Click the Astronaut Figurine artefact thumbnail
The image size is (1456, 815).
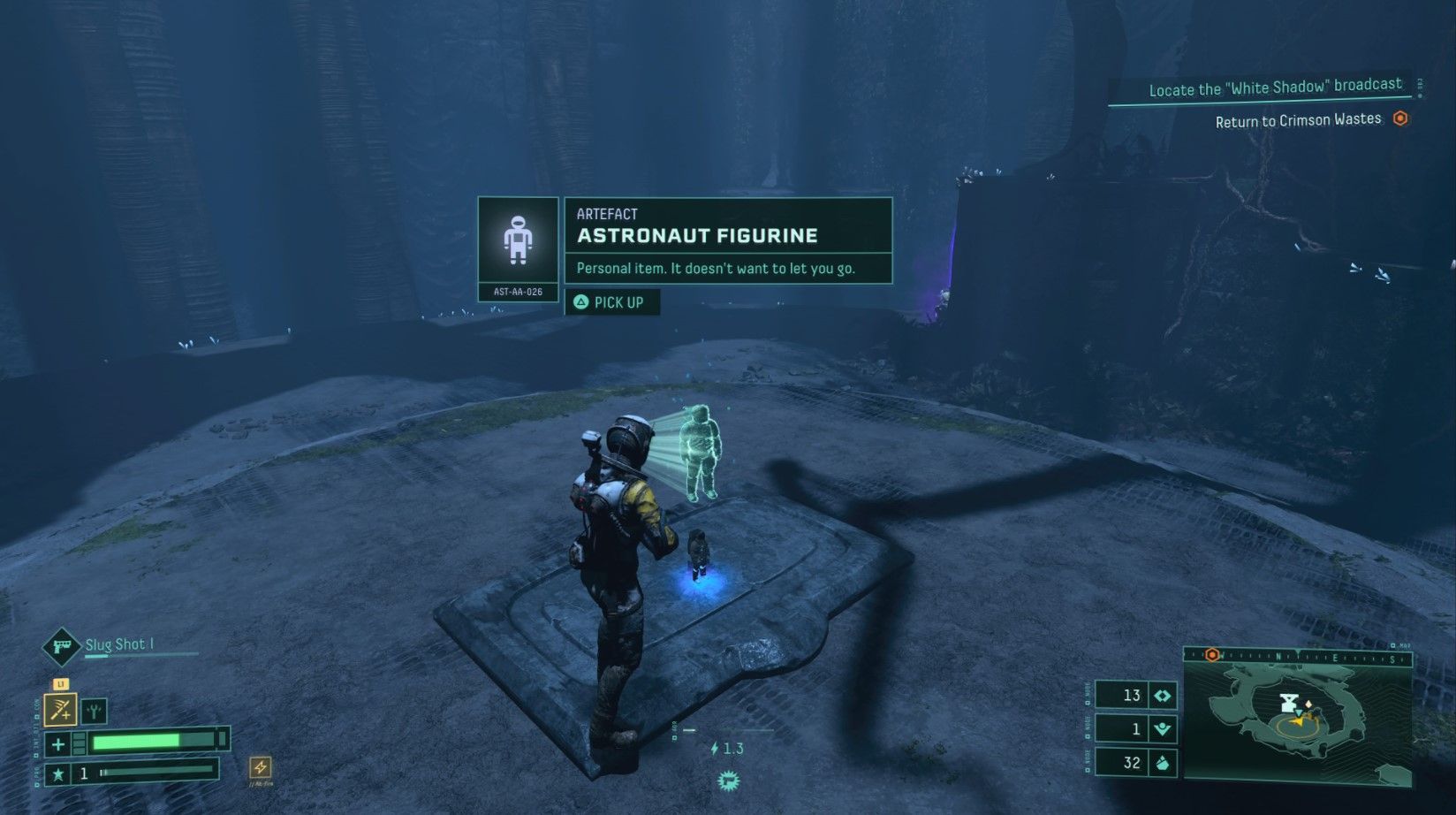click(518, 240)
